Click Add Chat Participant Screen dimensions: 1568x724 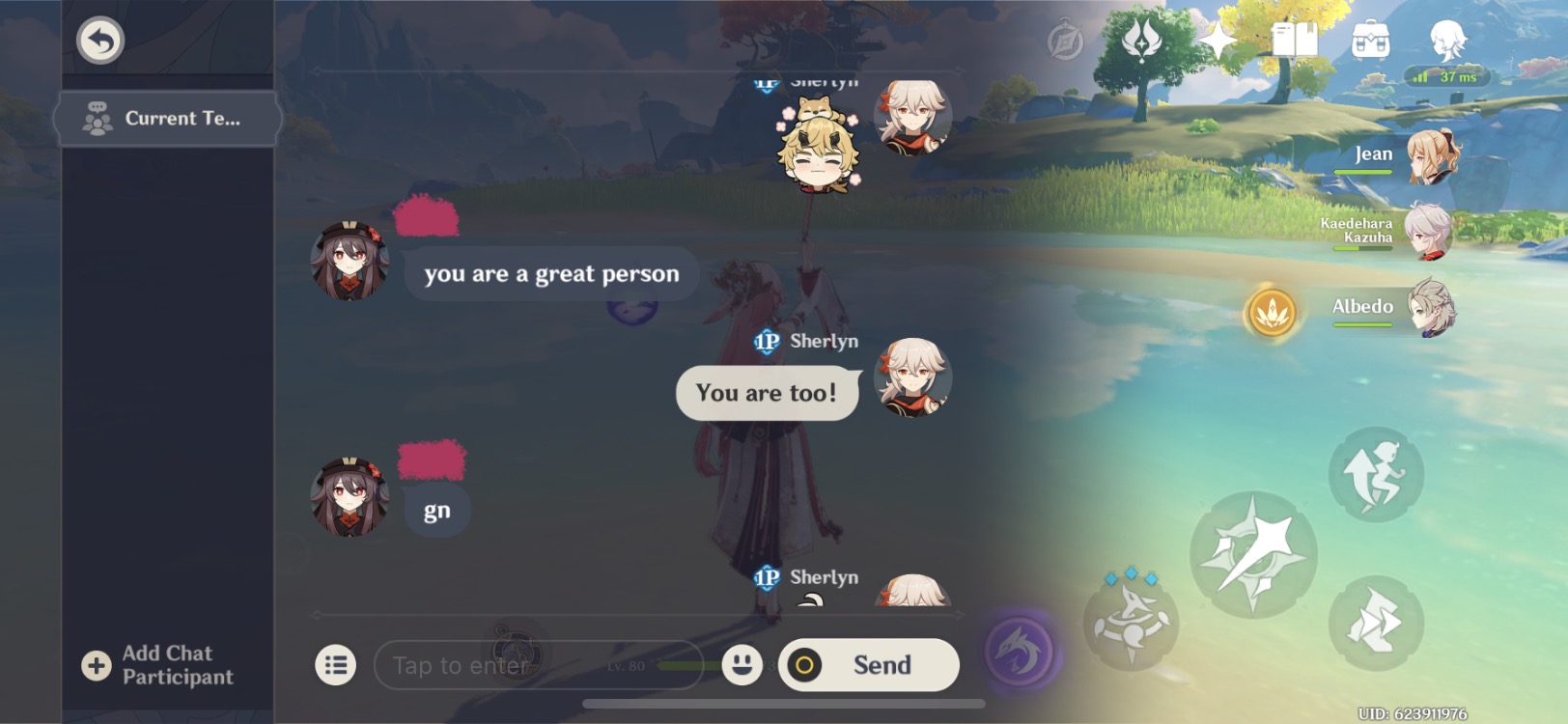[x=154, y=664]
